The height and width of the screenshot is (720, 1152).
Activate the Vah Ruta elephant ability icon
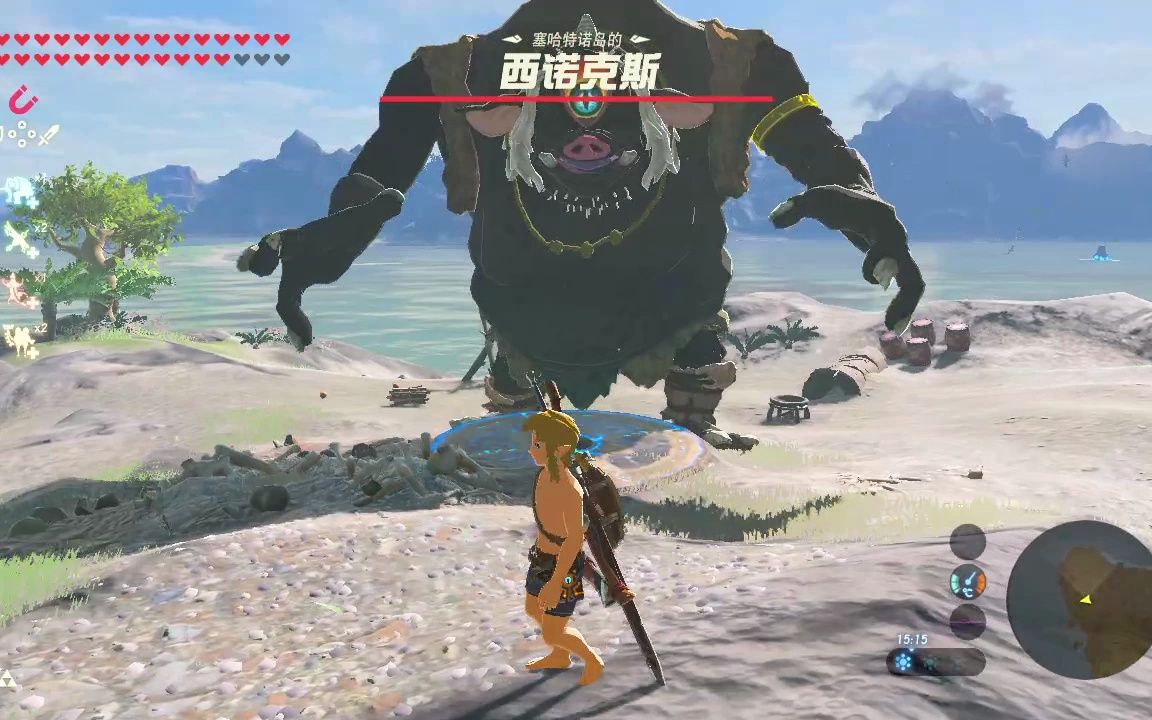point(20,190)
